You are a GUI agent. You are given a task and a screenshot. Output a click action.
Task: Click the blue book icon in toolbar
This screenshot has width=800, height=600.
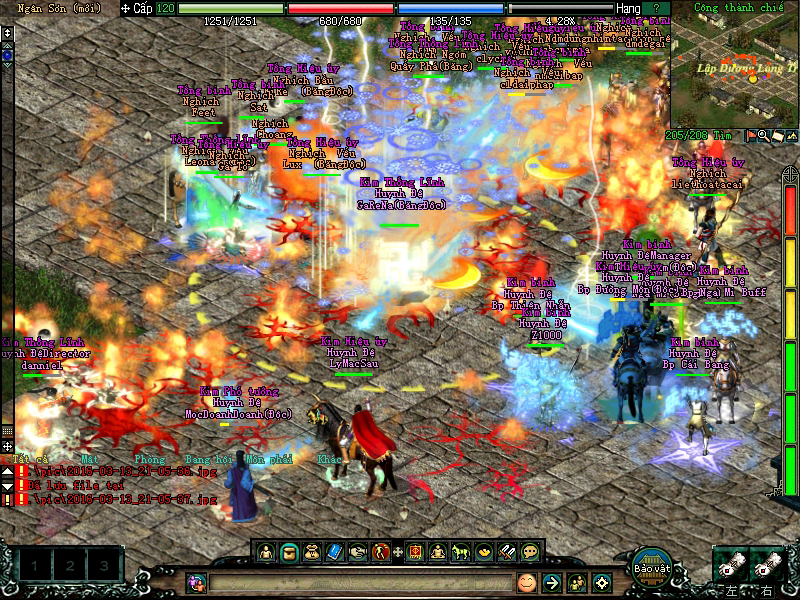[334, 551]
